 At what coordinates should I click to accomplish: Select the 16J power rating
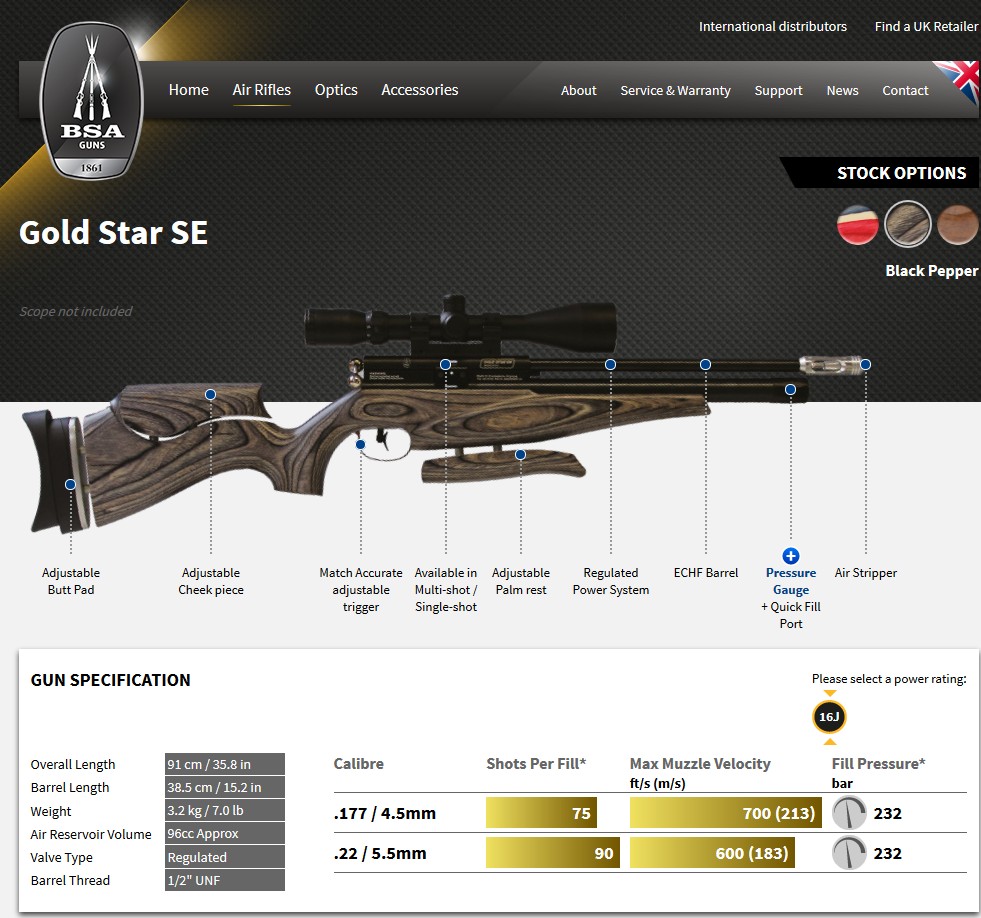tap(829, 718)
